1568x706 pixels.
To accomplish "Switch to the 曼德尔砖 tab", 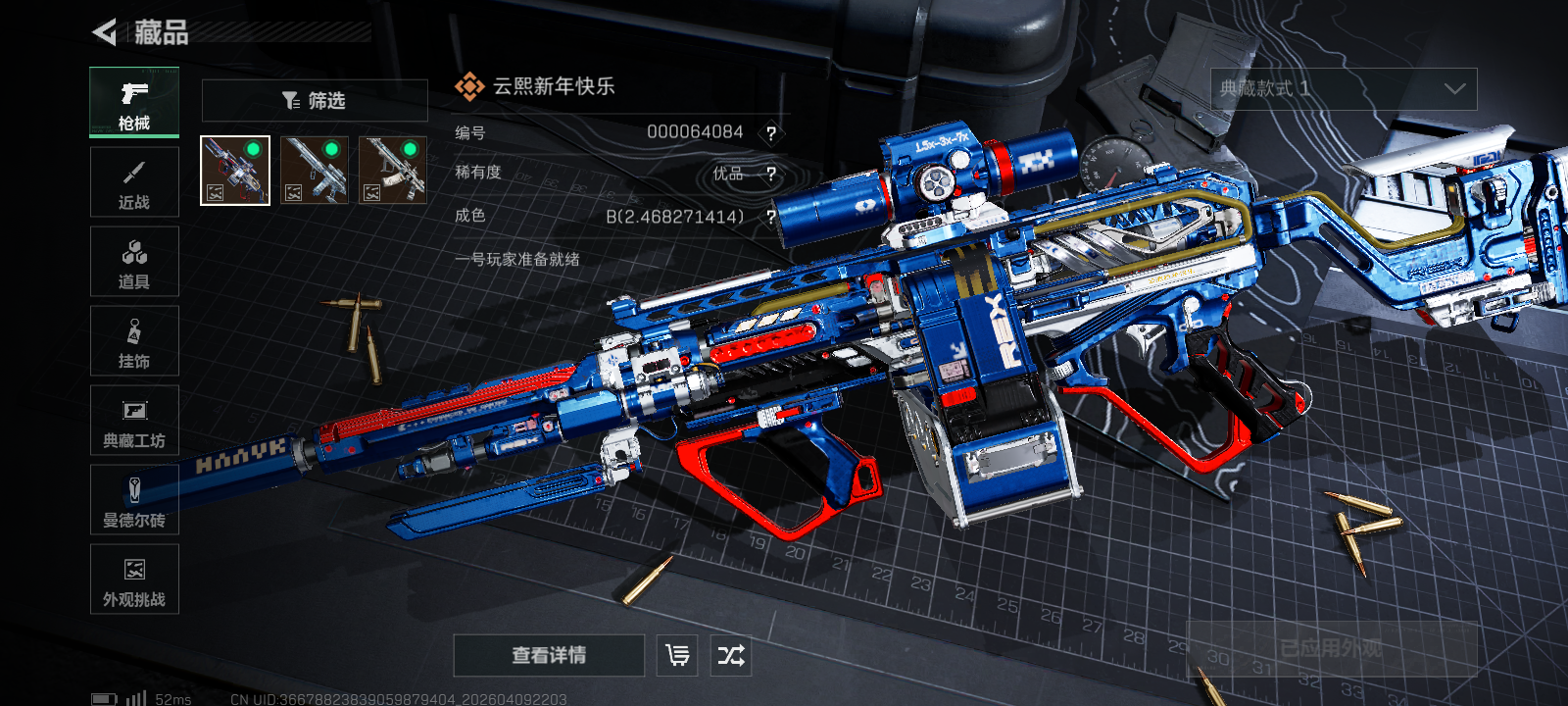I will (134, 500).
